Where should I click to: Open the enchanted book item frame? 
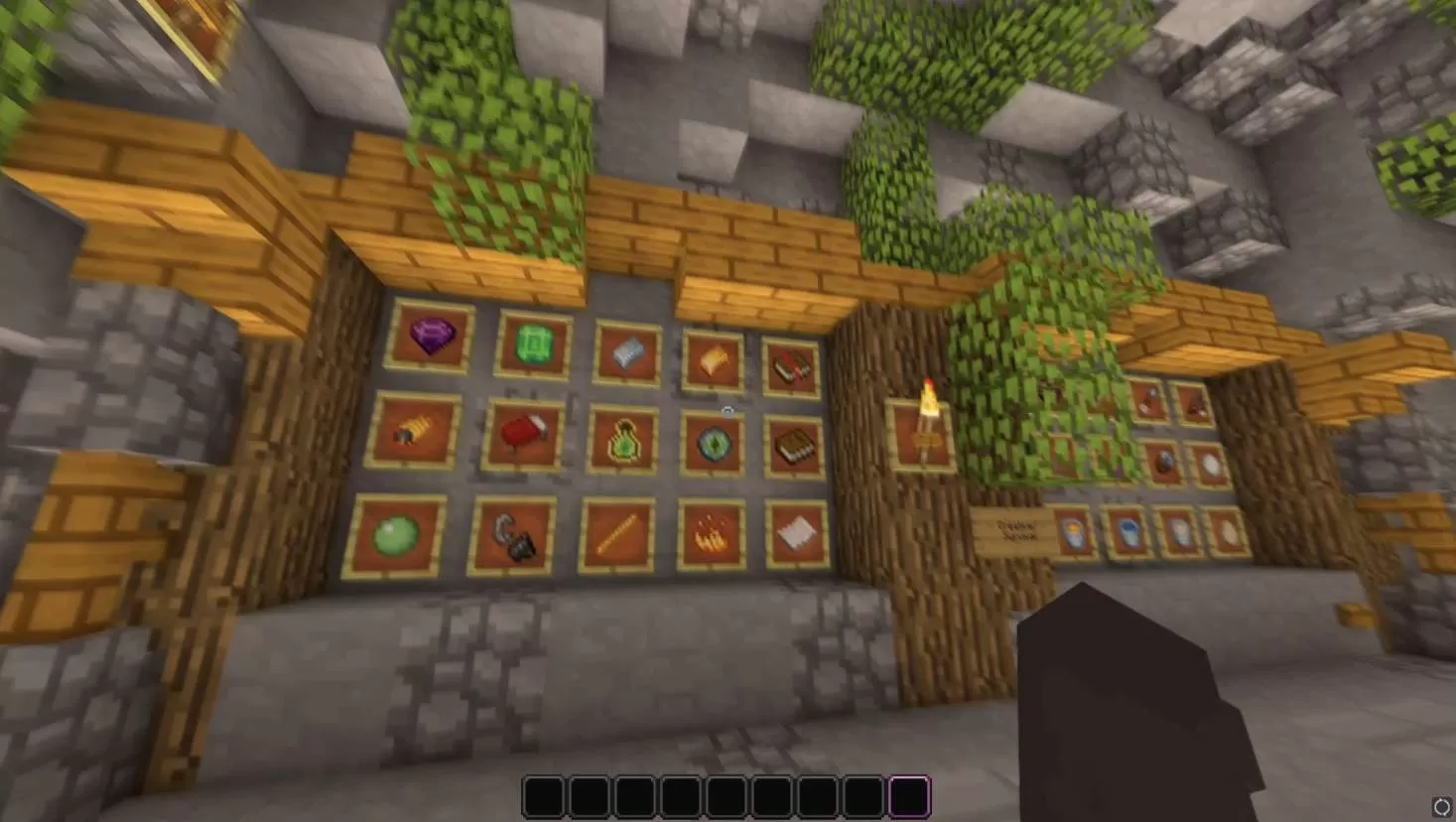coord(789,367)
